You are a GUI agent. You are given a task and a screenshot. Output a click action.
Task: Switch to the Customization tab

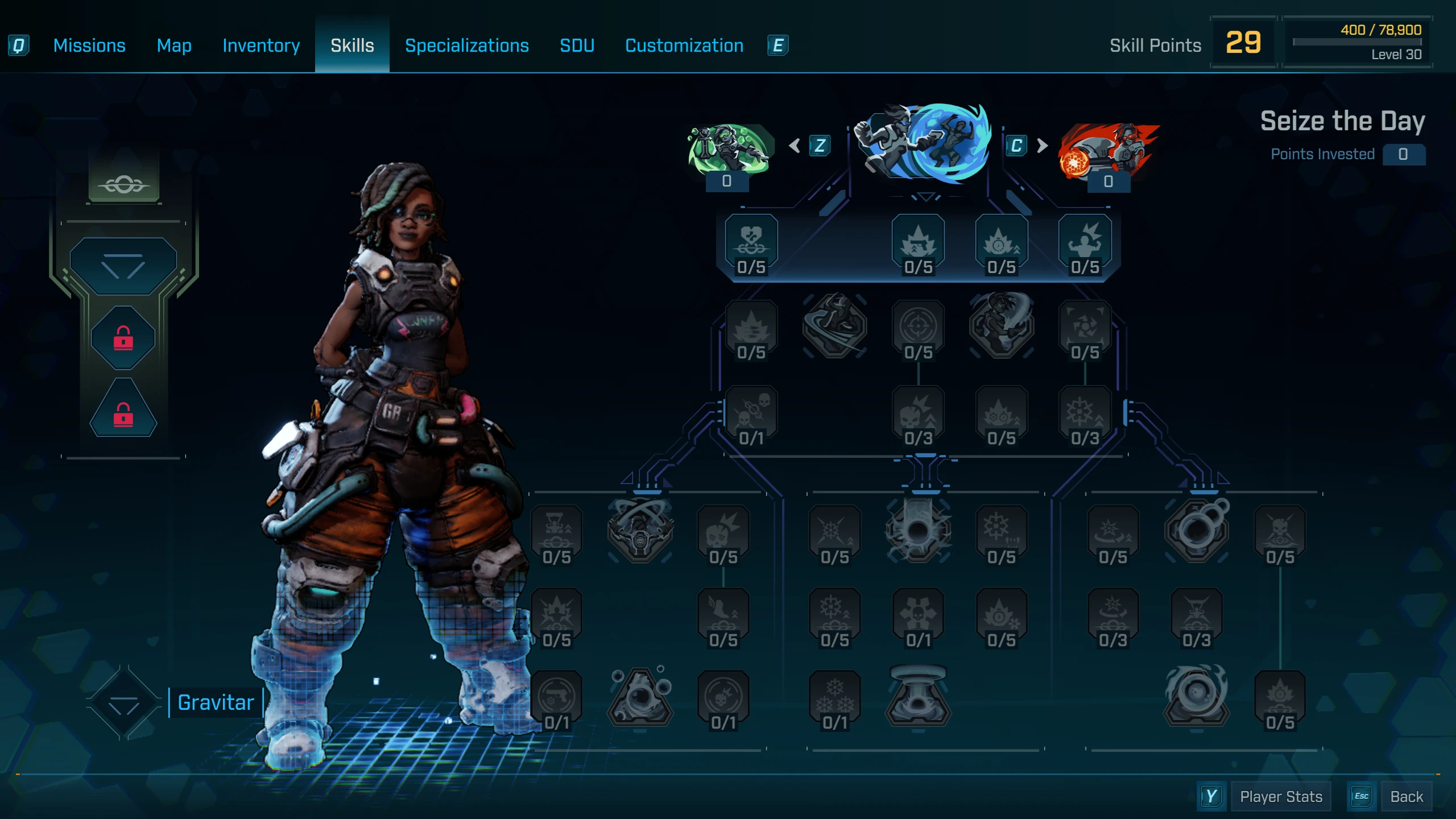[684, 45]
